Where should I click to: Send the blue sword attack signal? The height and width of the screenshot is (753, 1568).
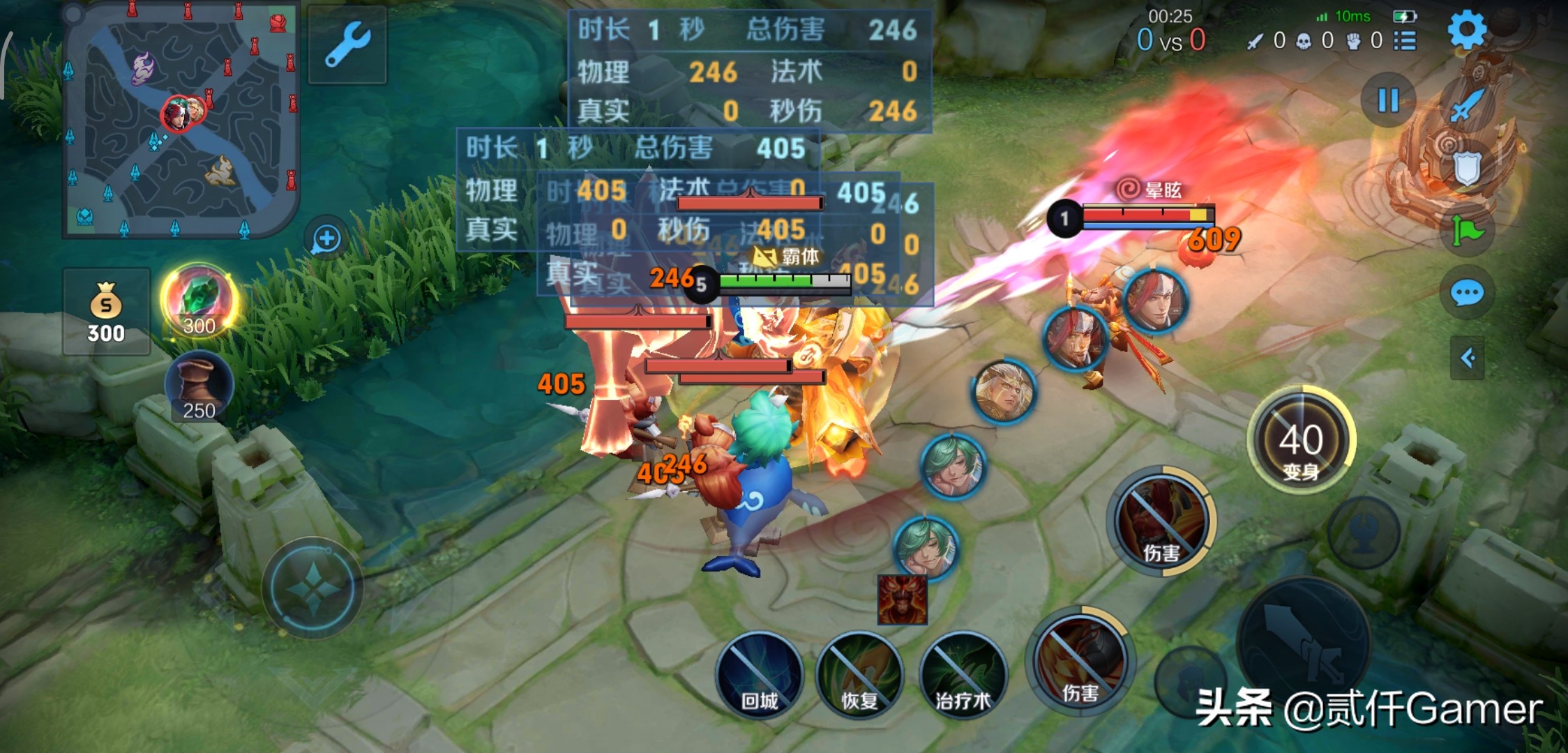click(x=1467, y=106)
